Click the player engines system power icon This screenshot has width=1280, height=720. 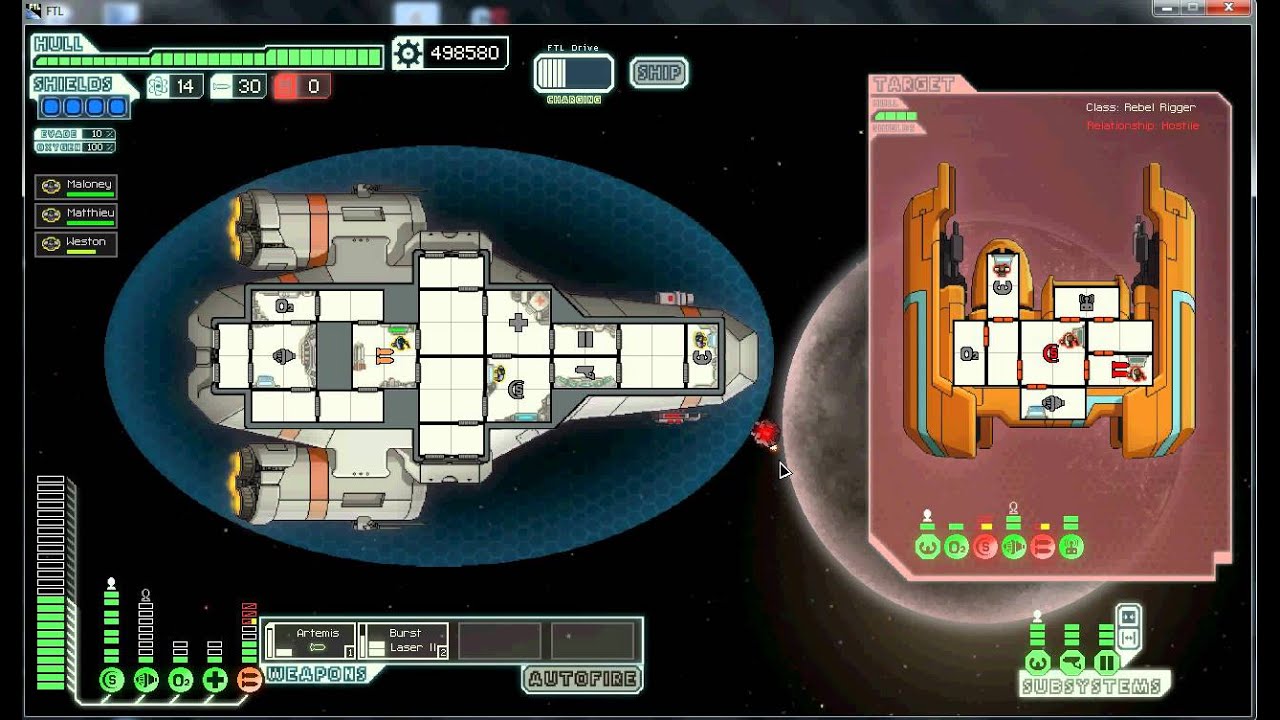(x=146, y=680)
